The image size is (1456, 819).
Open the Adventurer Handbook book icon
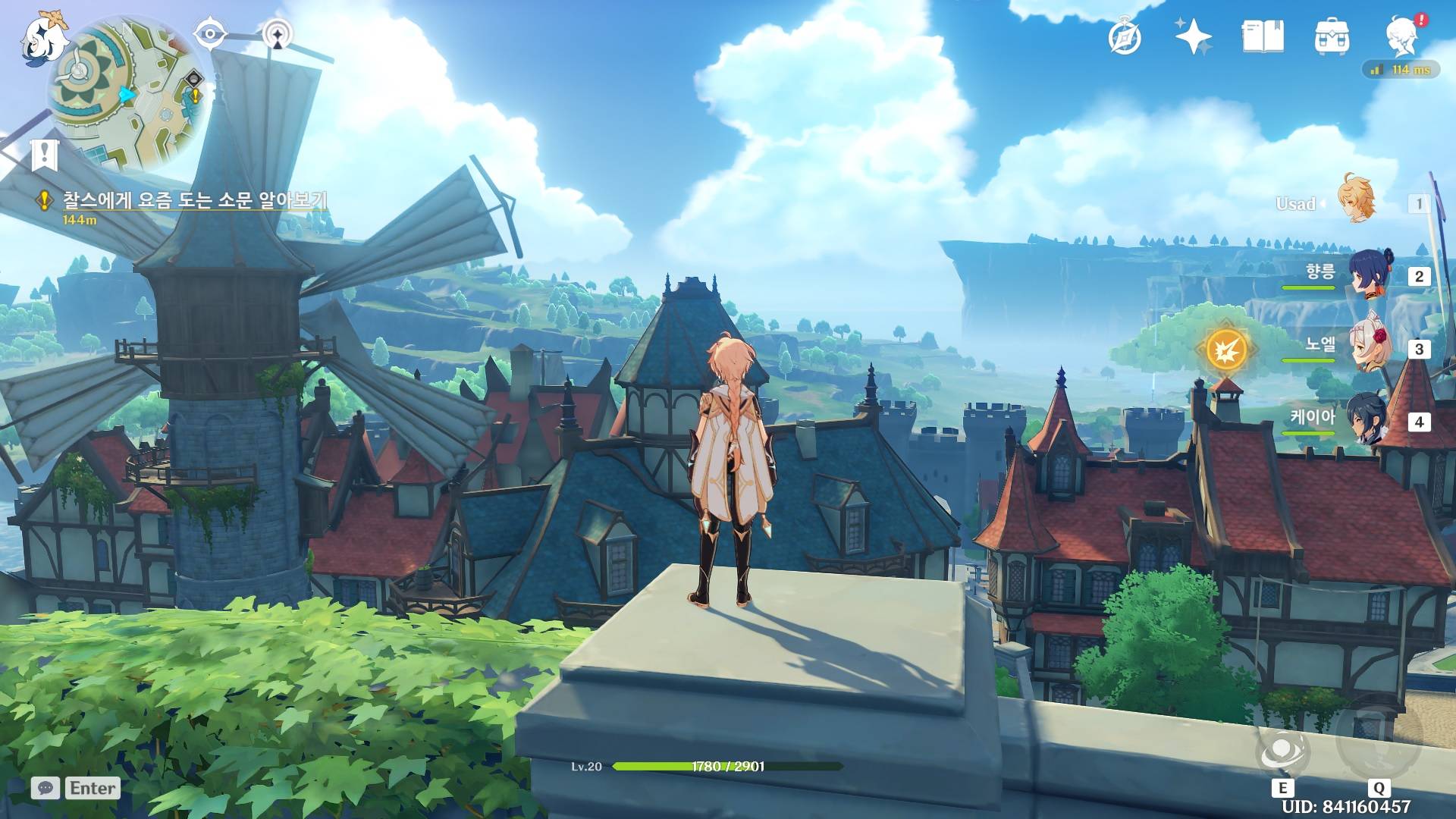click(x=1263, y=36)
